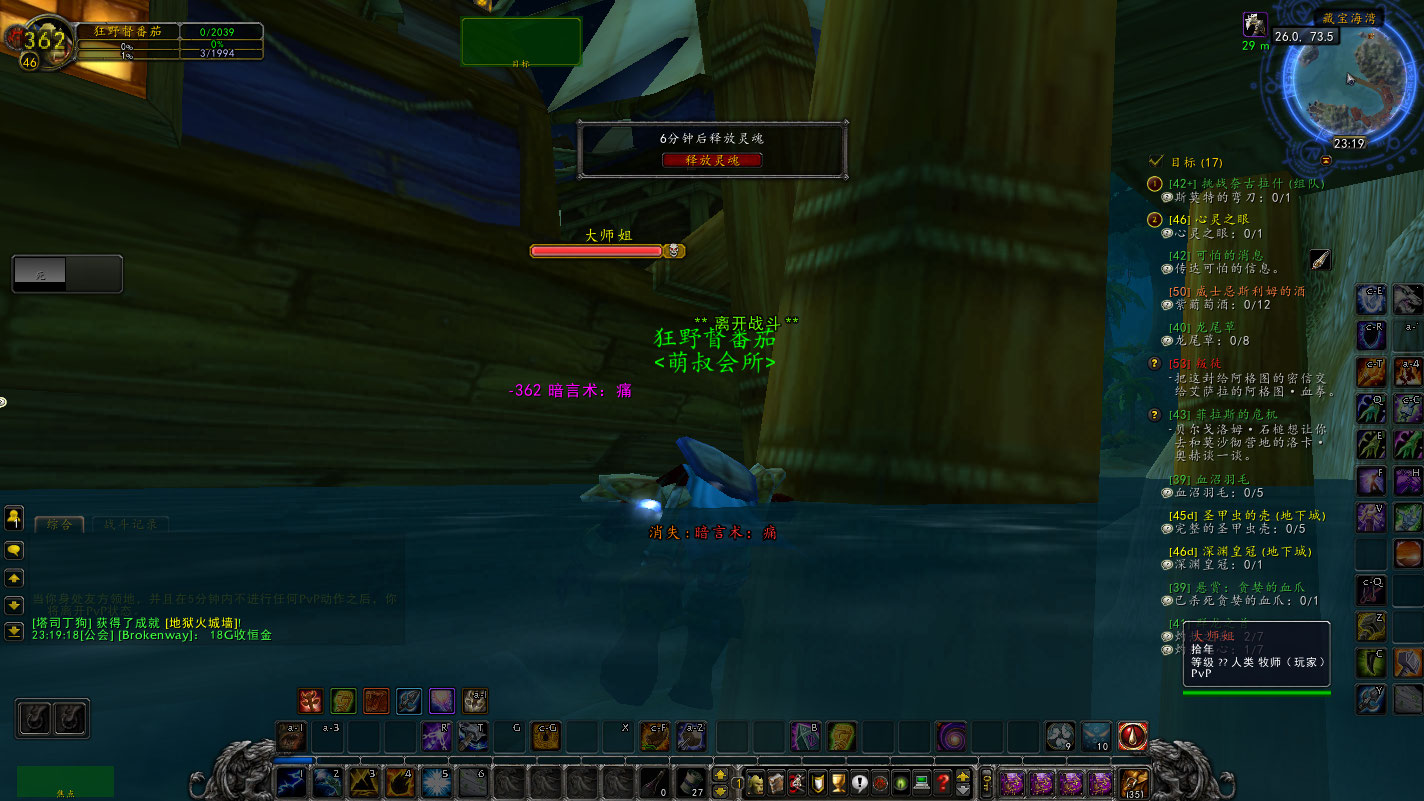The width and height of the screenshot is (1424, 801).
Task: Select the 综合 chat tab
Action: [x=59, y=523]
